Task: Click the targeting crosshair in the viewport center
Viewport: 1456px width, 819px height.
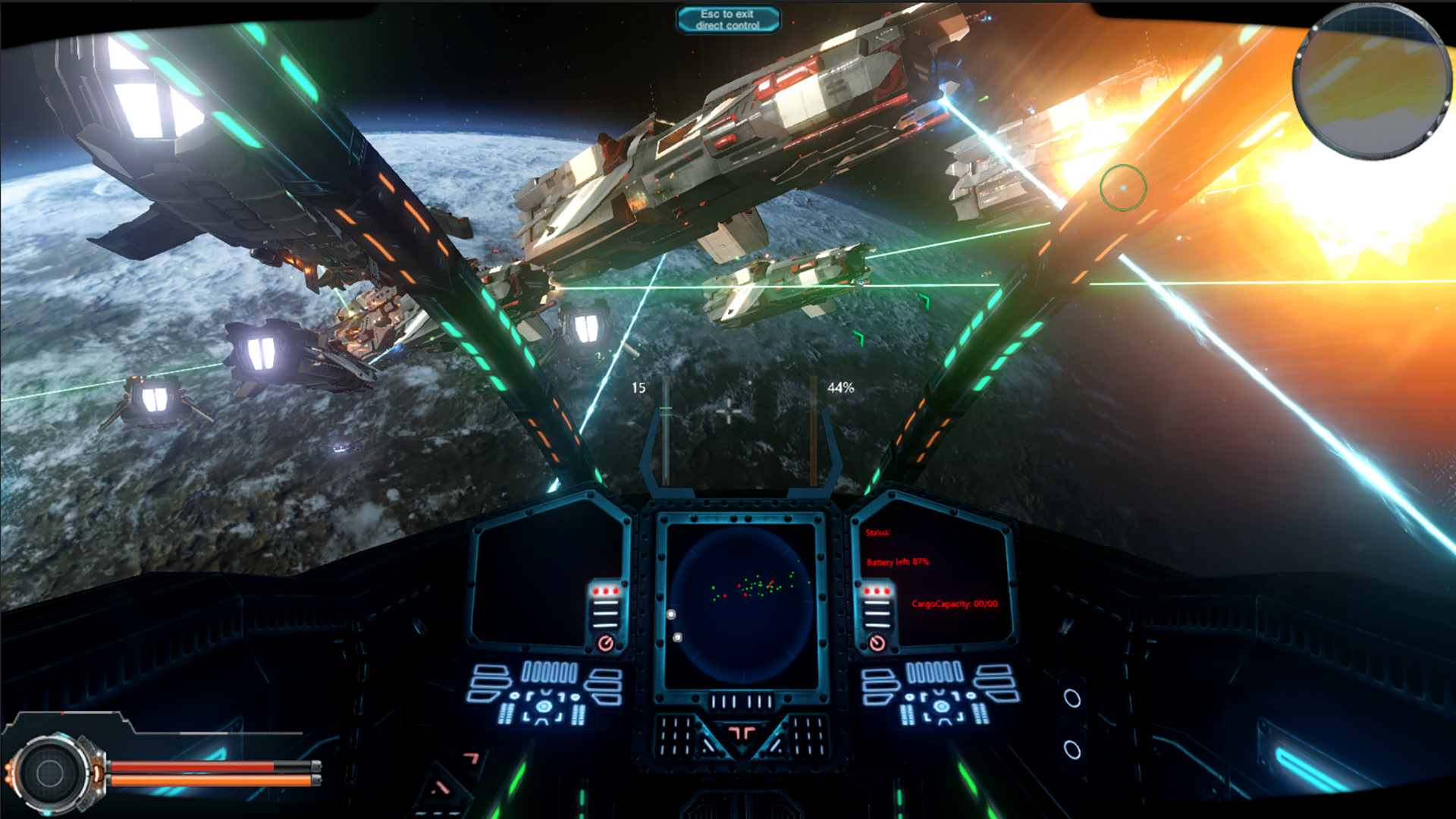Action: click(x=729, y=409)
